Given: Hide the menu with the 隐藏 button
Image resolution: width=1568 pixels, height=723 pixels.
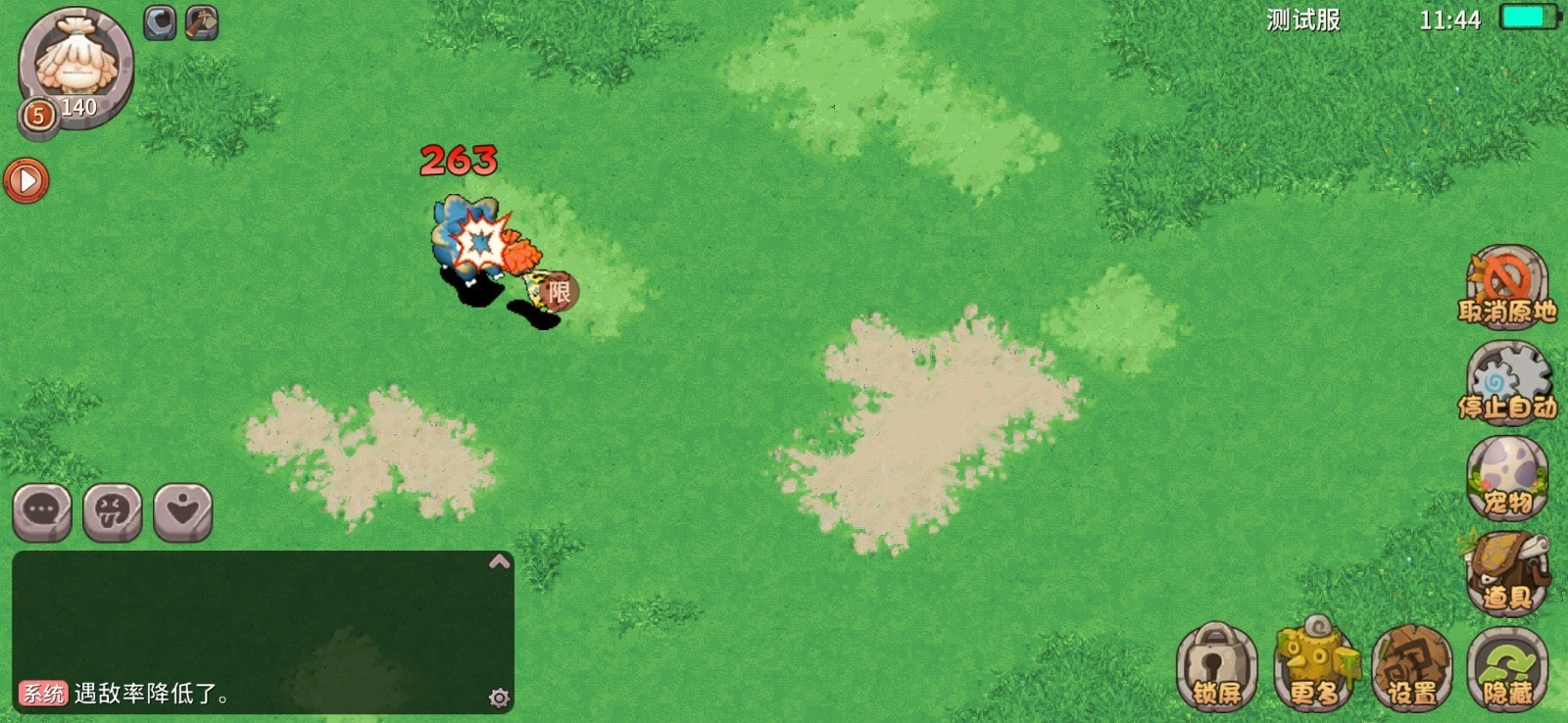Looking at the screenshot, I should pos(1507,668).
